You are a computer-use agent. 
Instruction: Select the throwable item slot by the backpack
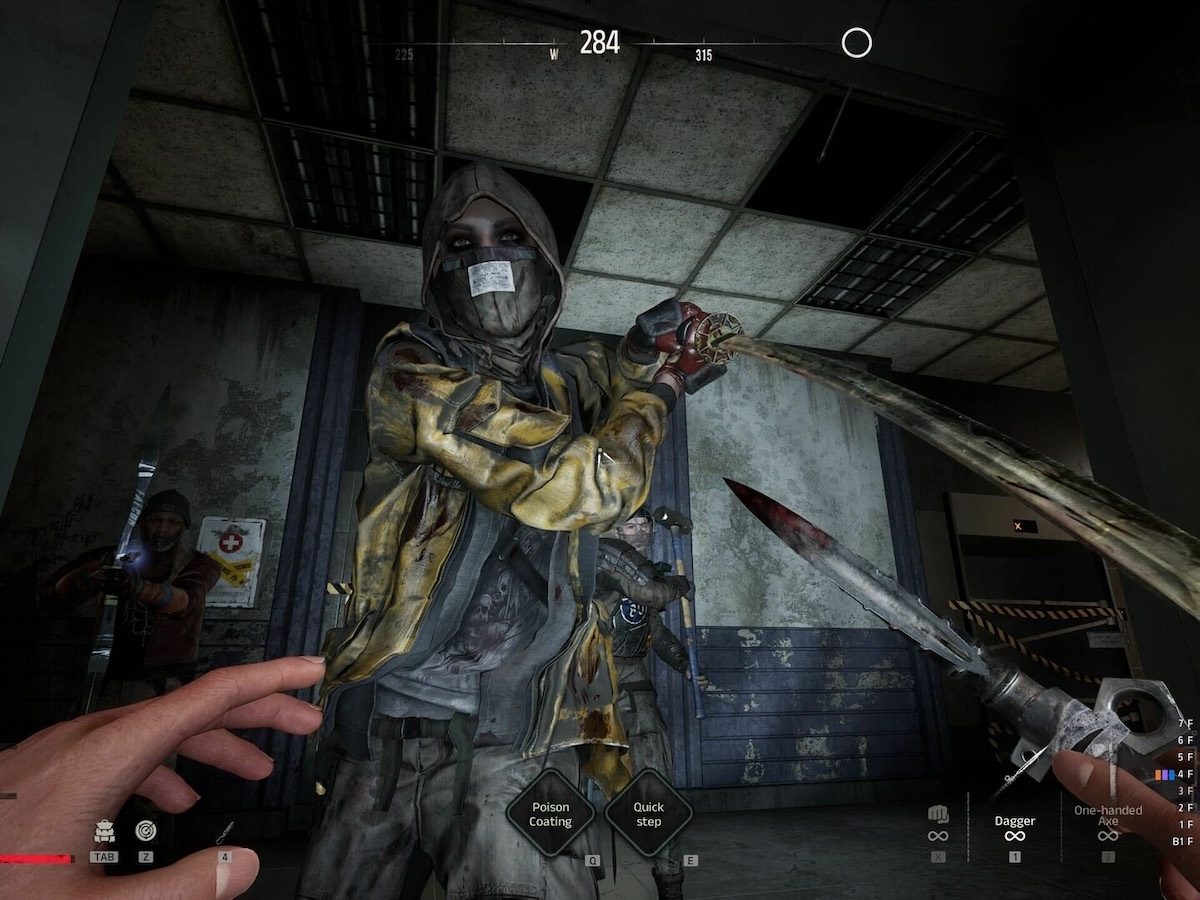[225, 832]
